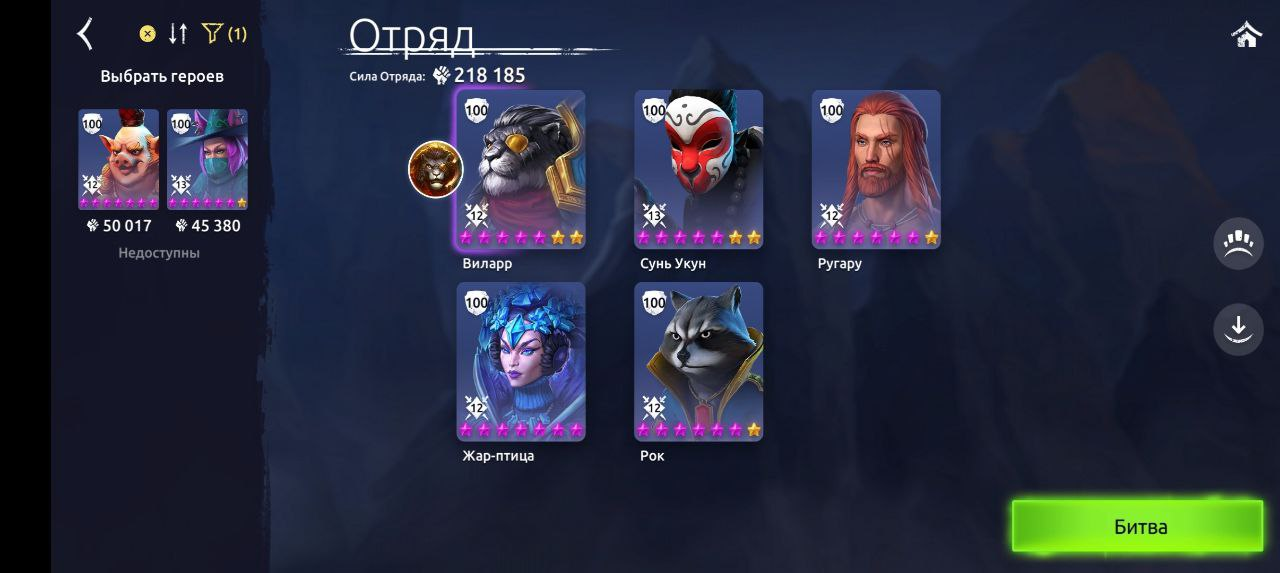Return to the home screen
Screen dimensions: 1280x573
(1246, 35)
